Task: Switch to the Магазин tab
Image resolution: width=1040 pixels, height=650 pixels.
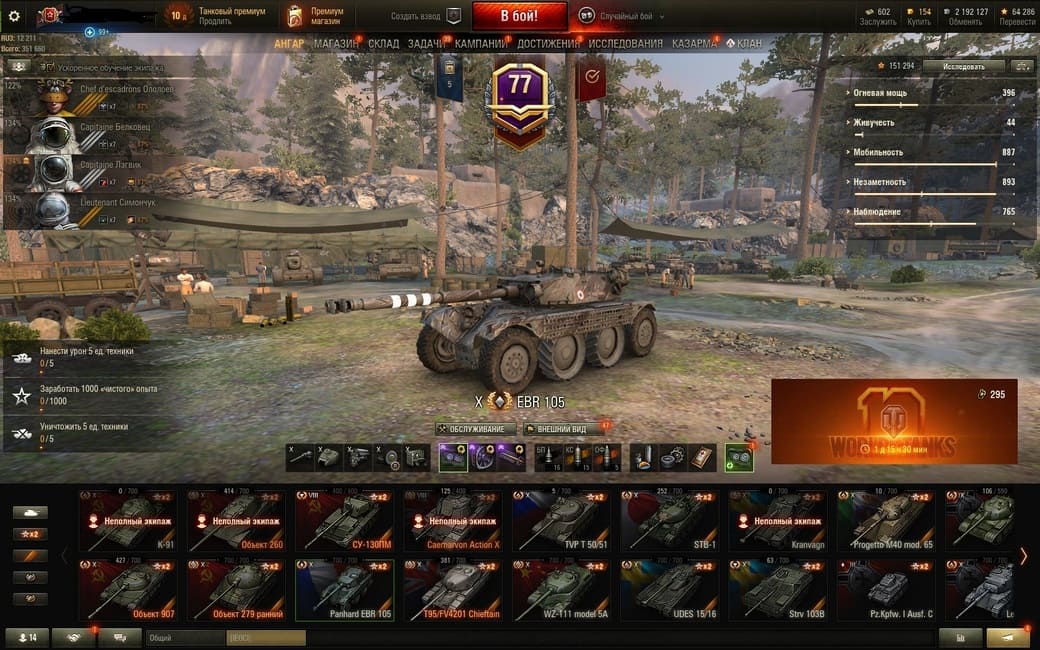Action: point(336,44)
